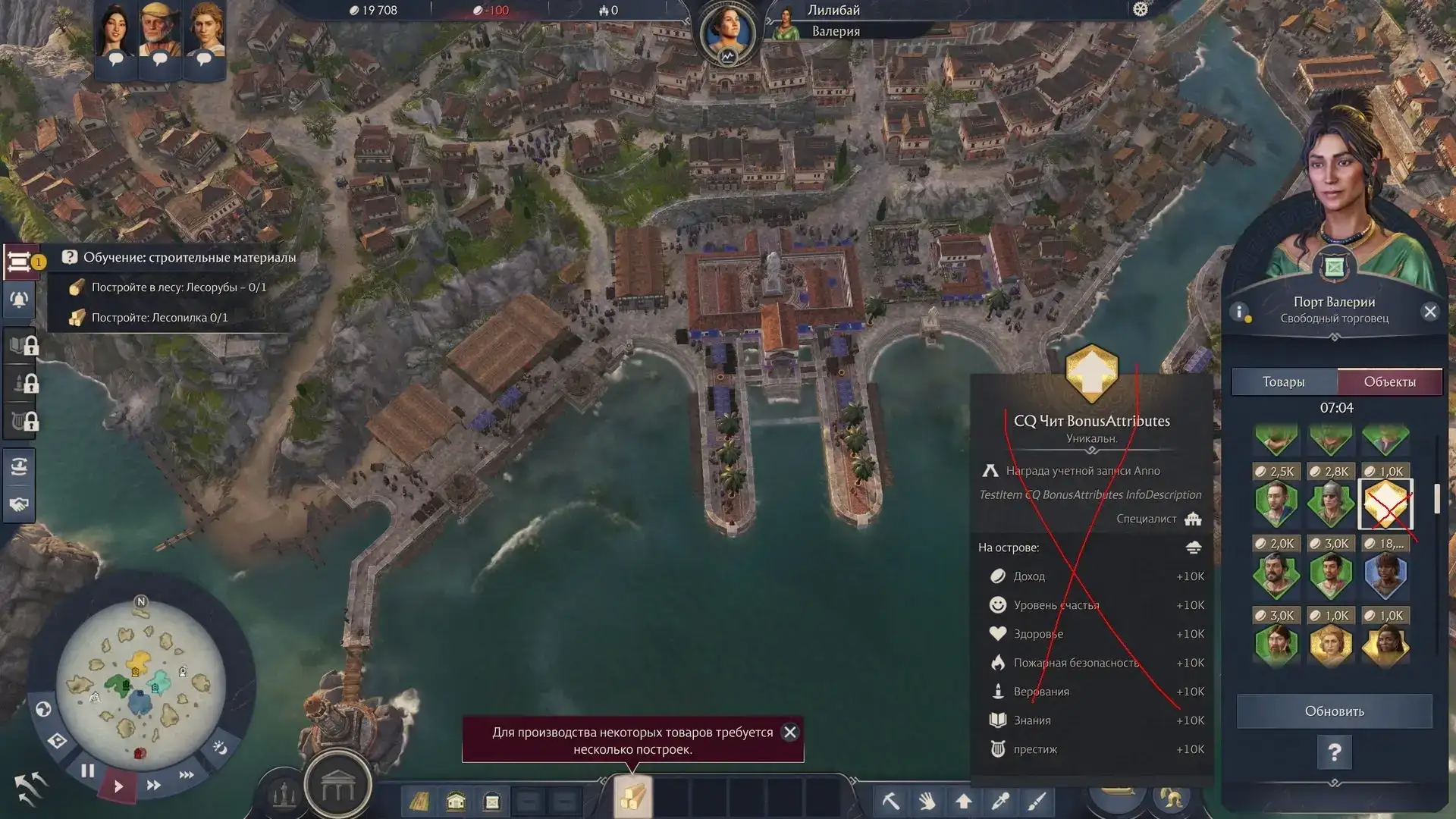Viewport: 1456px width, 819px height.
Task: Dismiss the red production hint popup
Action: pyautogui.click(x=790, y=733)
